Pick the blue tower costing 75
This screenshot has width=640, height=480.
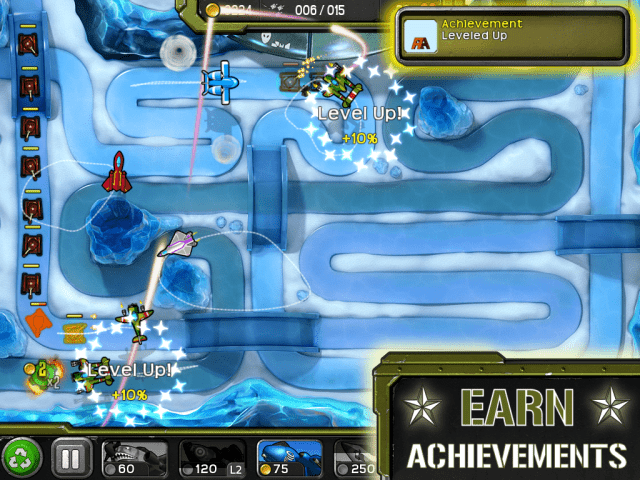click(x=288, y=459)
